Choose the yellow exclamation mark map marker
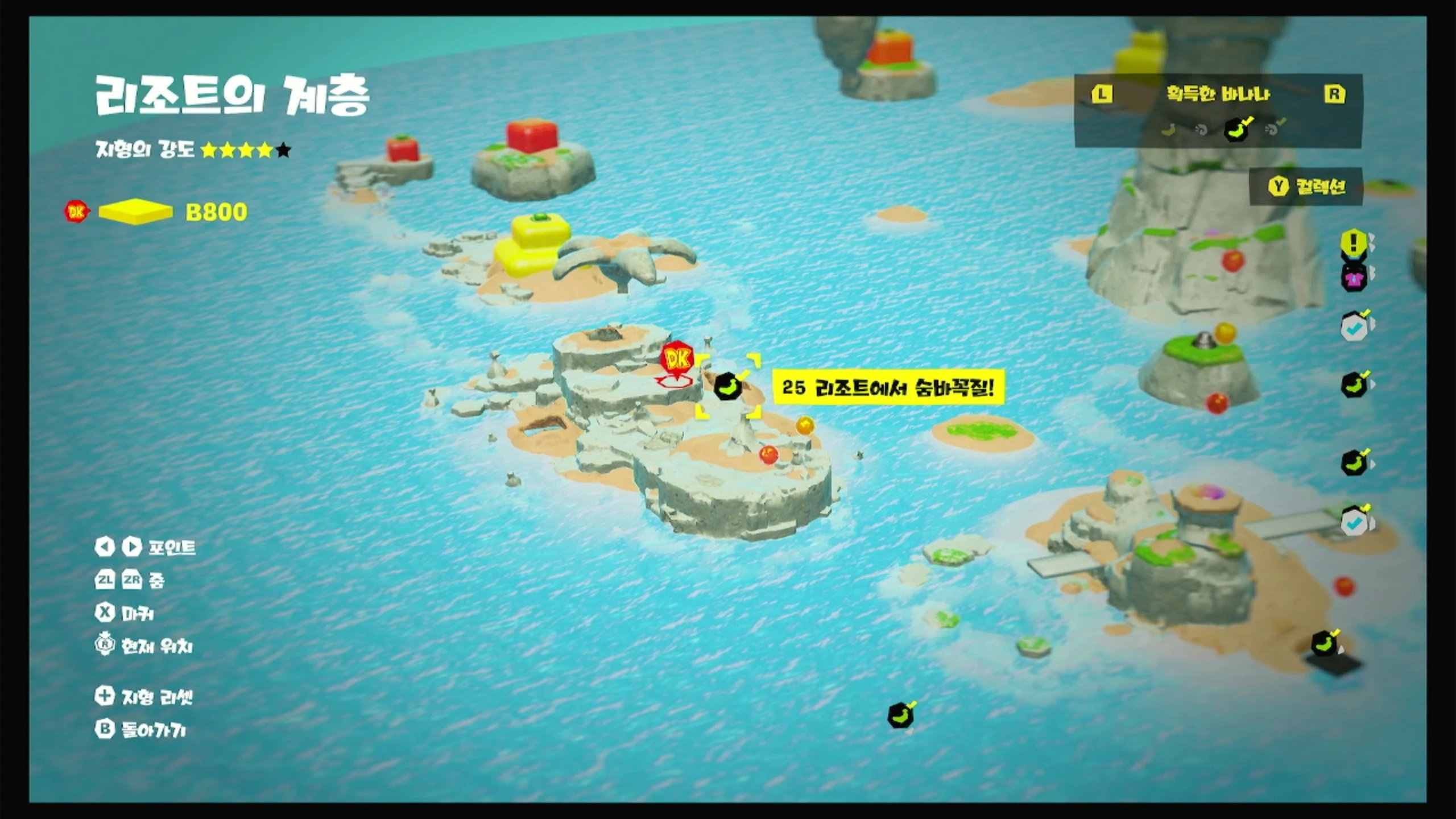 [x=1354, y=243]
